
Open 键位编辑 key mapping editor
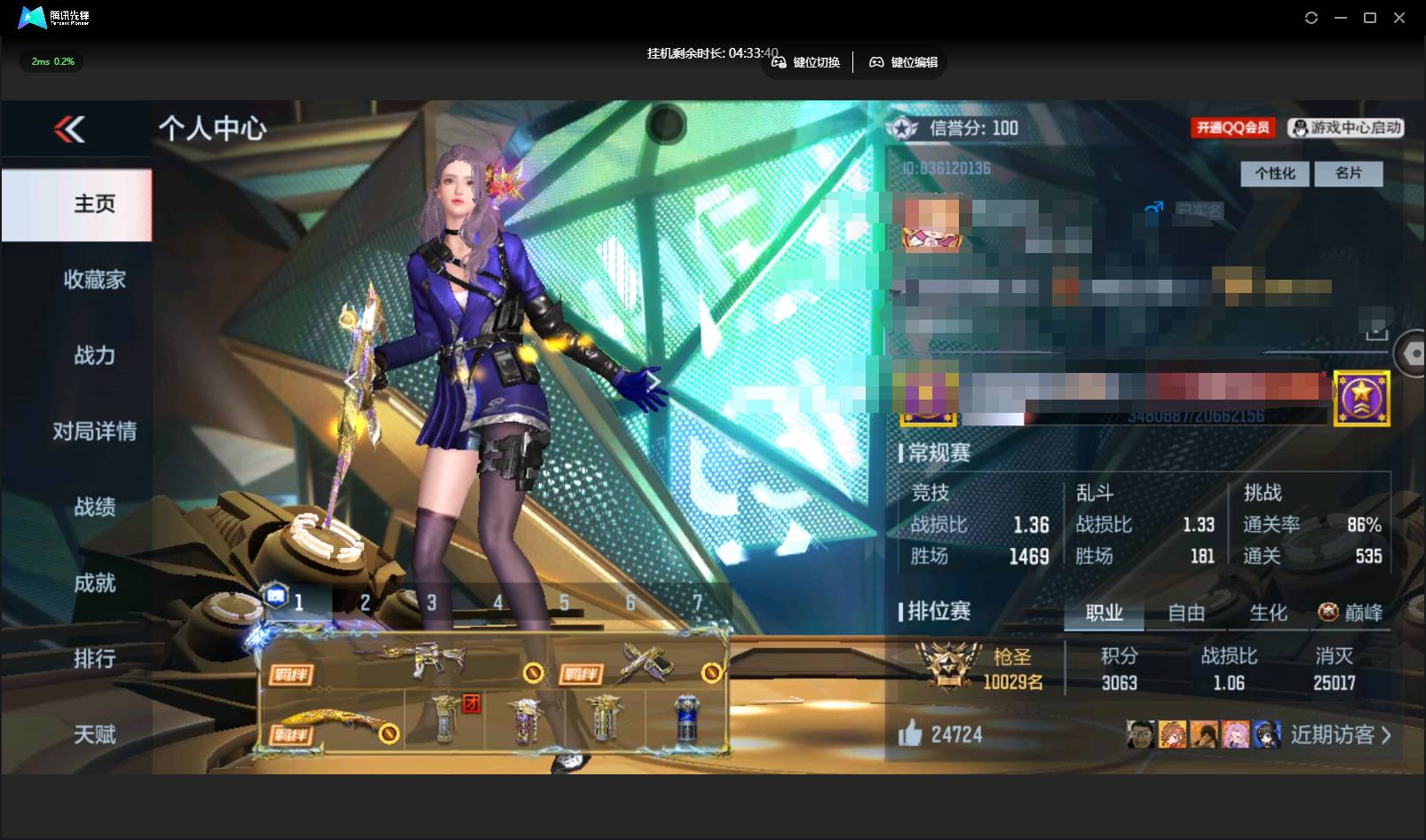904,62
